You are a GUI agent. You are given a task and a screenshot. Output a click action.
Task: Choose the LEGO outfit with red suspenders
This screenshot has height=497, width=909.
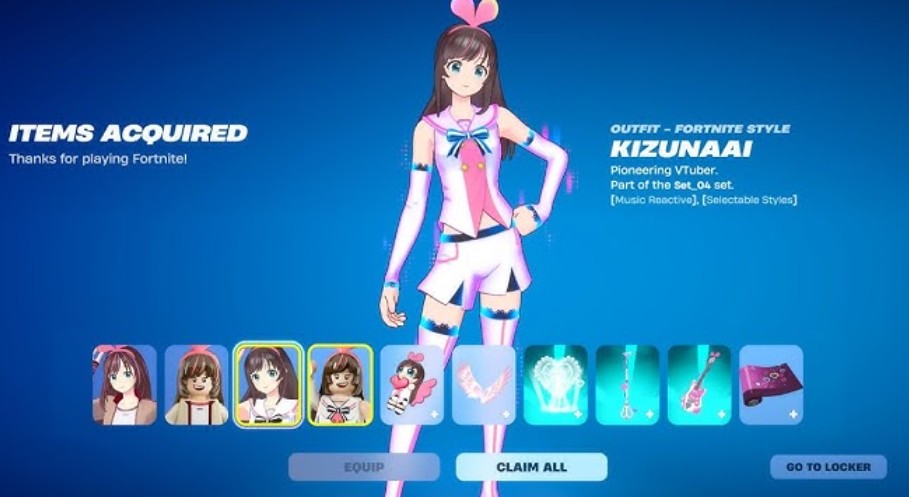point(197,385)
